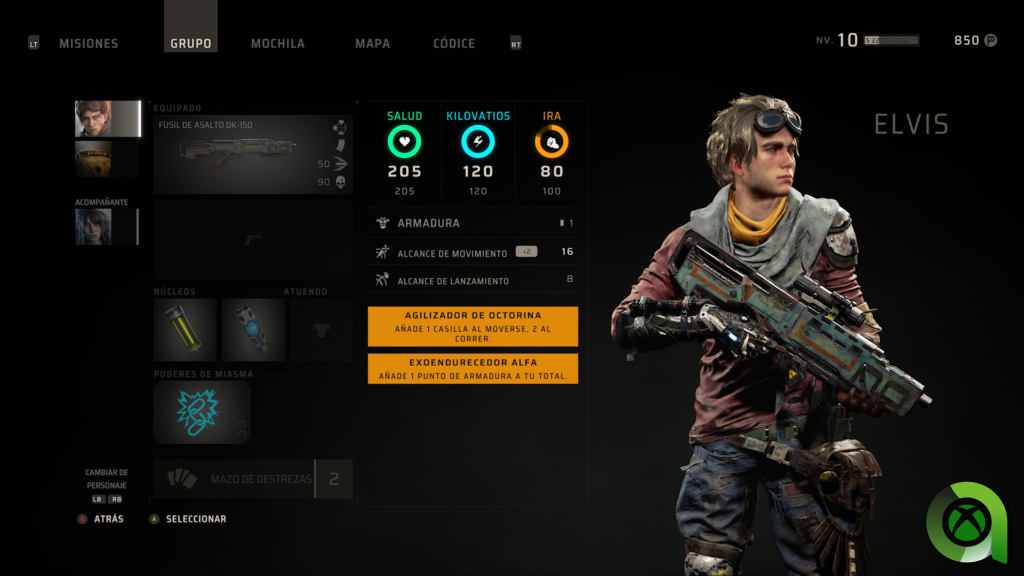Open the Atuendo outfit slot
1024x576 pixels.
(x=321, y=329)
